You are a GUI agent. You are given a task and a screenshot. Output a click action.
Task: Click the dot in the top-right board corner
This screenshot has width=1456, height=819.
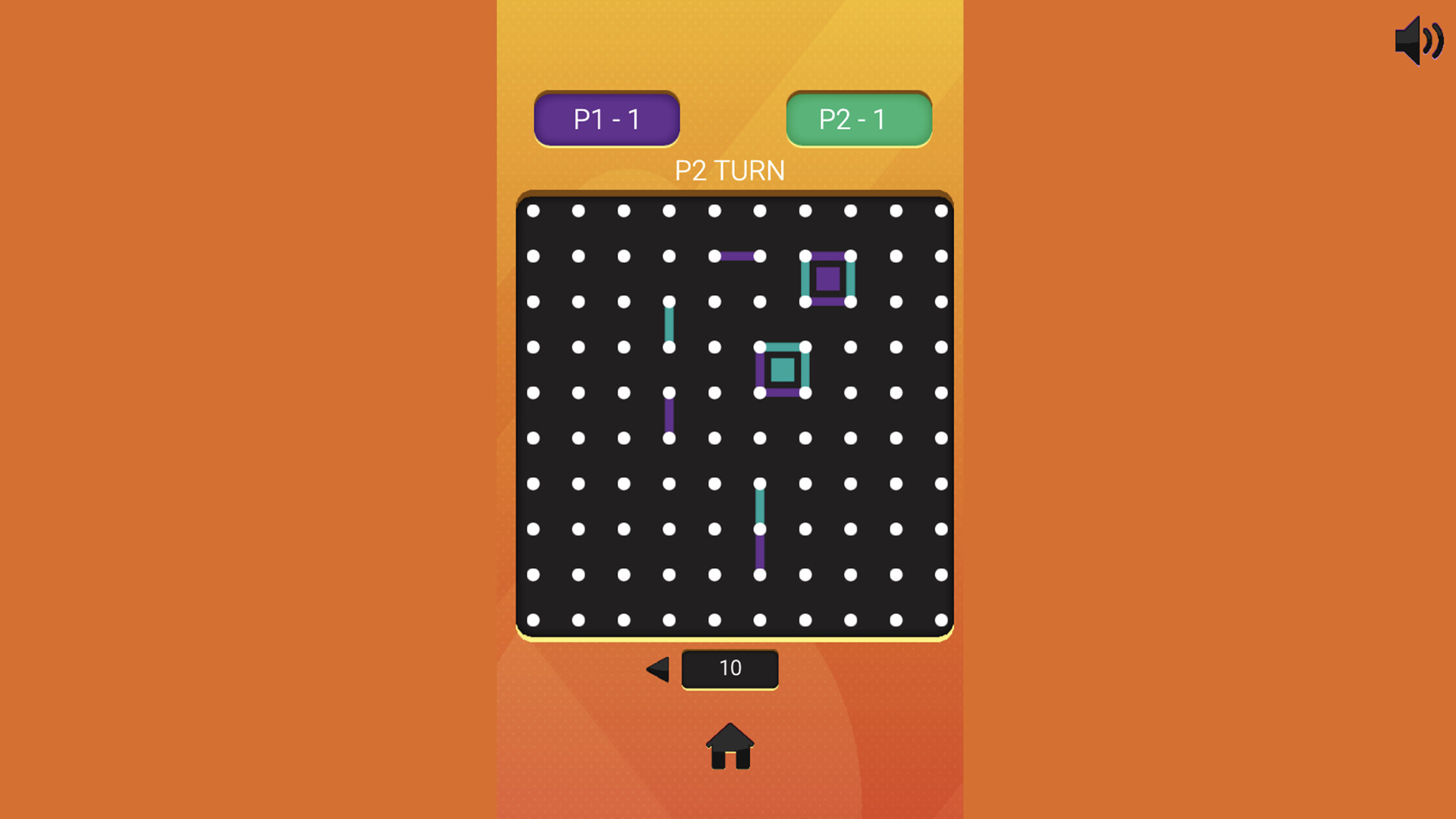(943, 211)
